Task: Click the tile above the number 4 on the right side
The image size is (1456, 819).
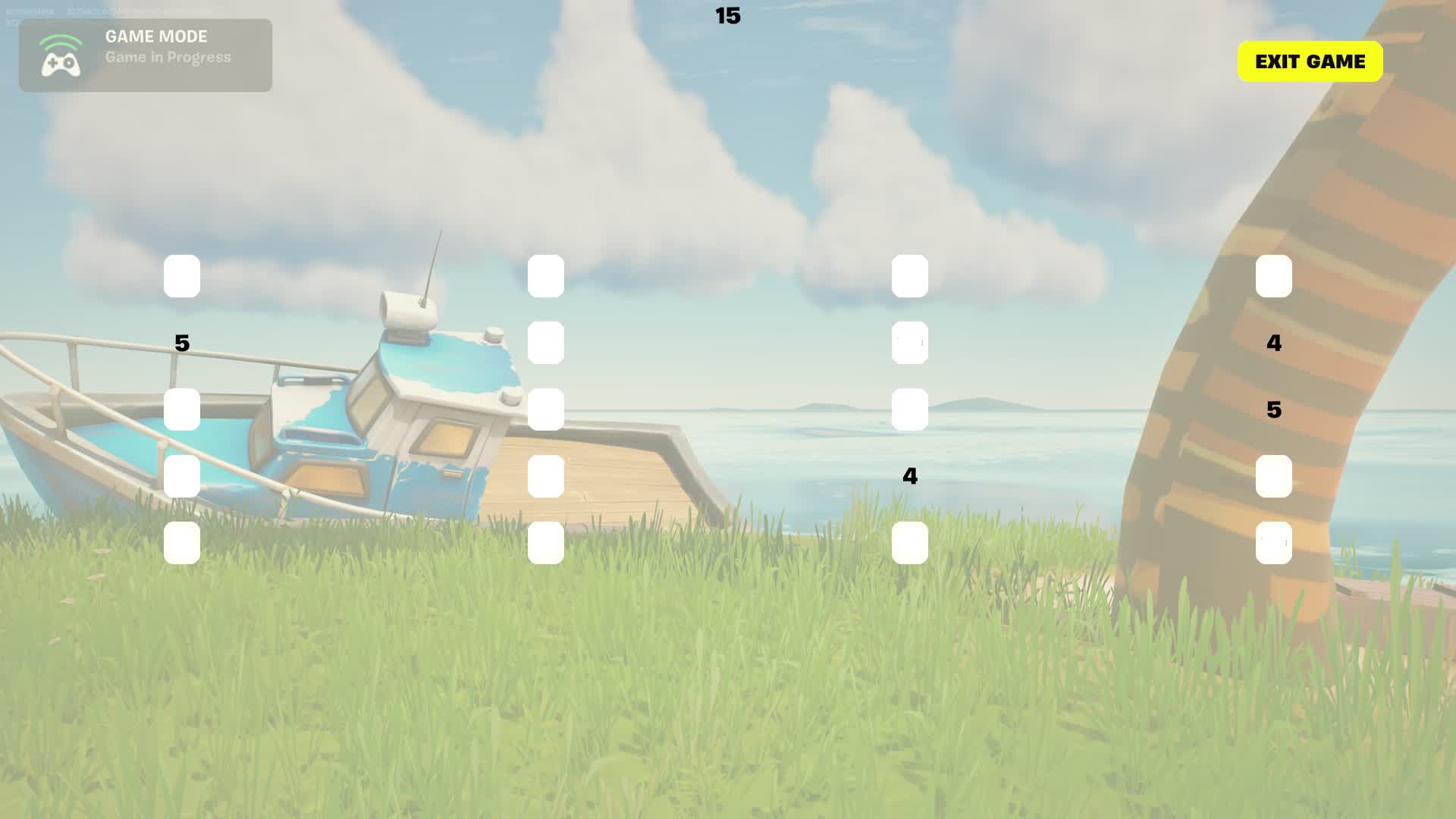Action: [x=1274, y=277]
